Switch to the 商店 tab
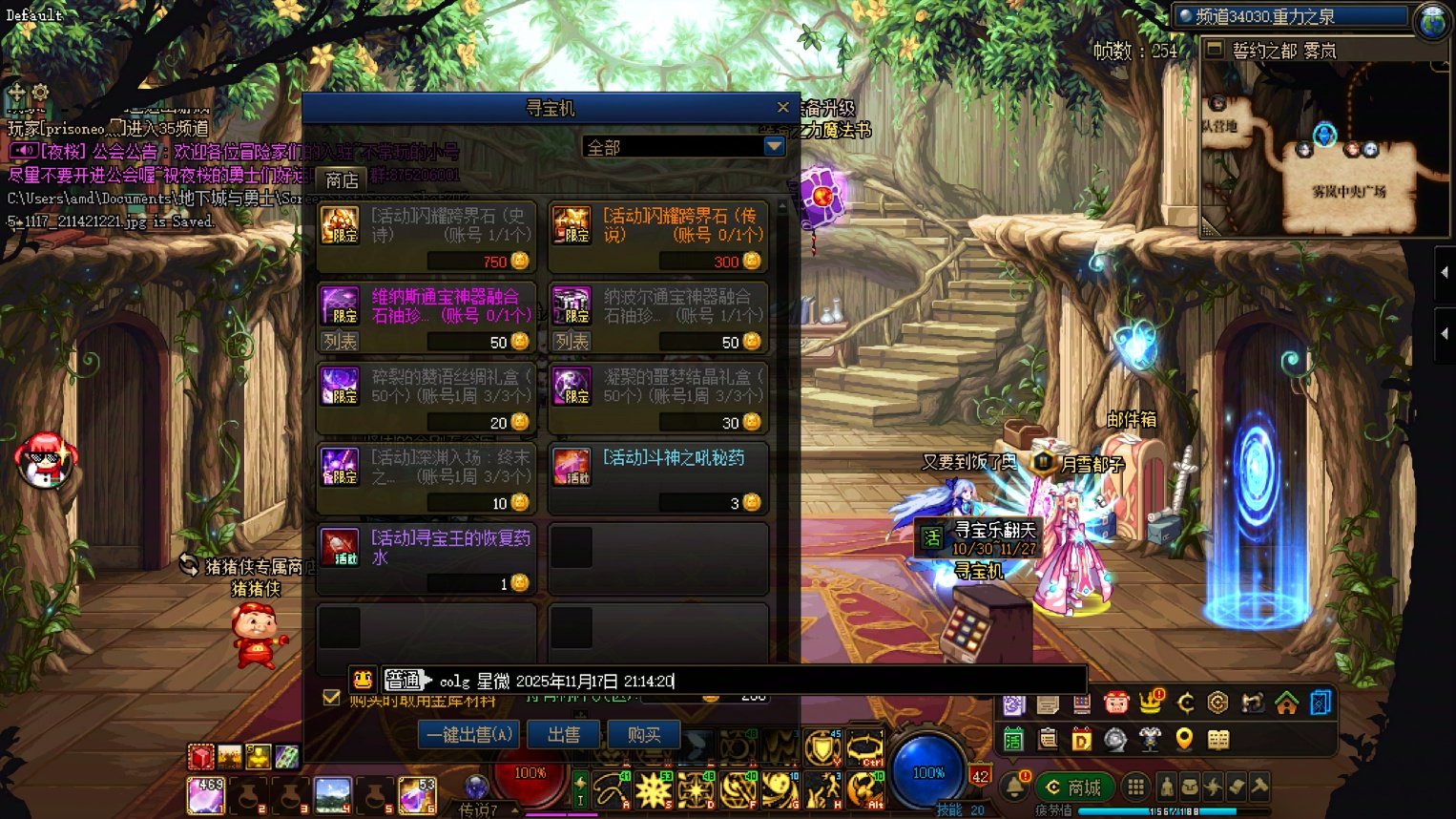 [341, 179]
